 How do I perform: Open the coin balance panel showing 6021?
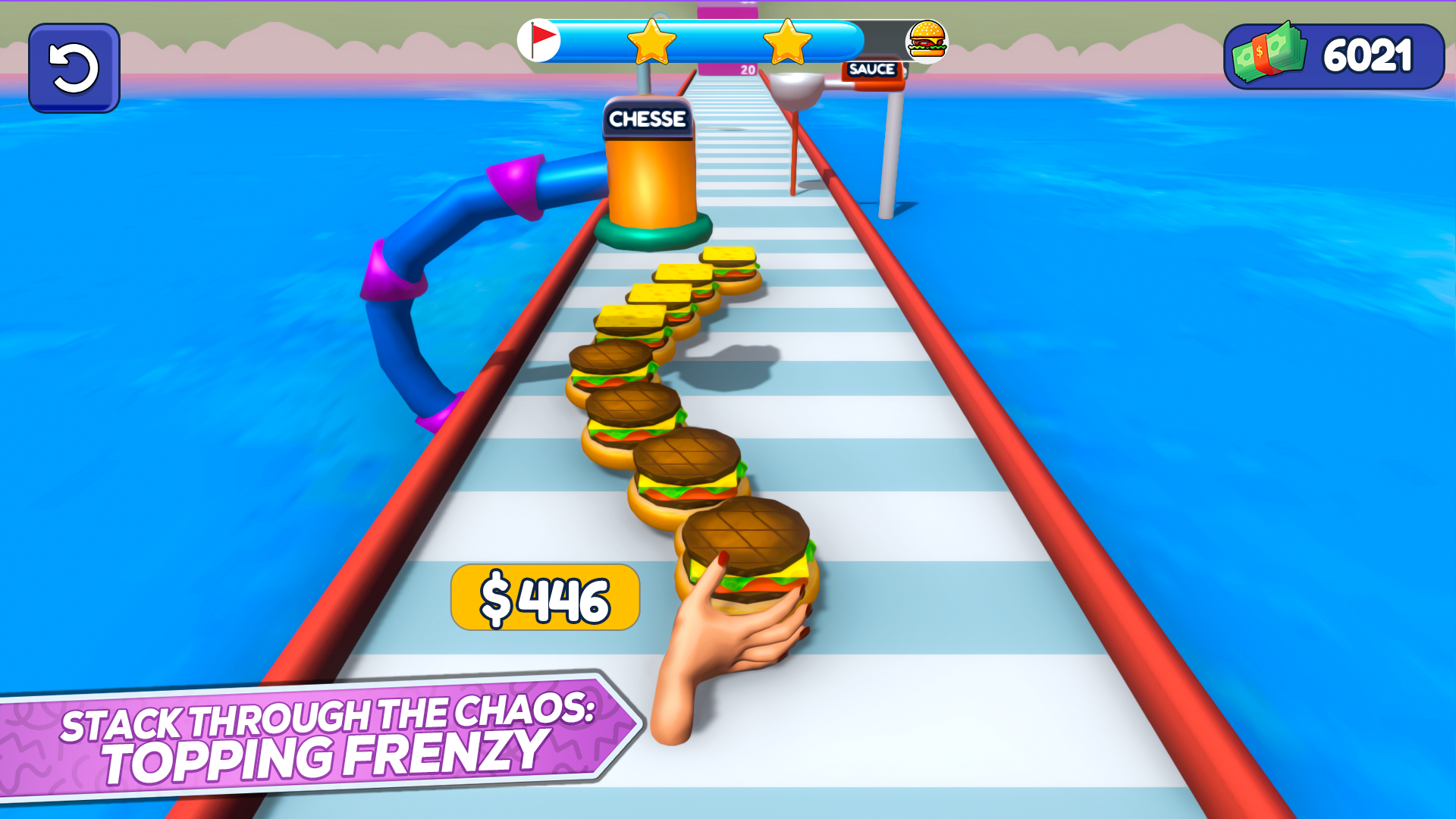[1335, 55]
